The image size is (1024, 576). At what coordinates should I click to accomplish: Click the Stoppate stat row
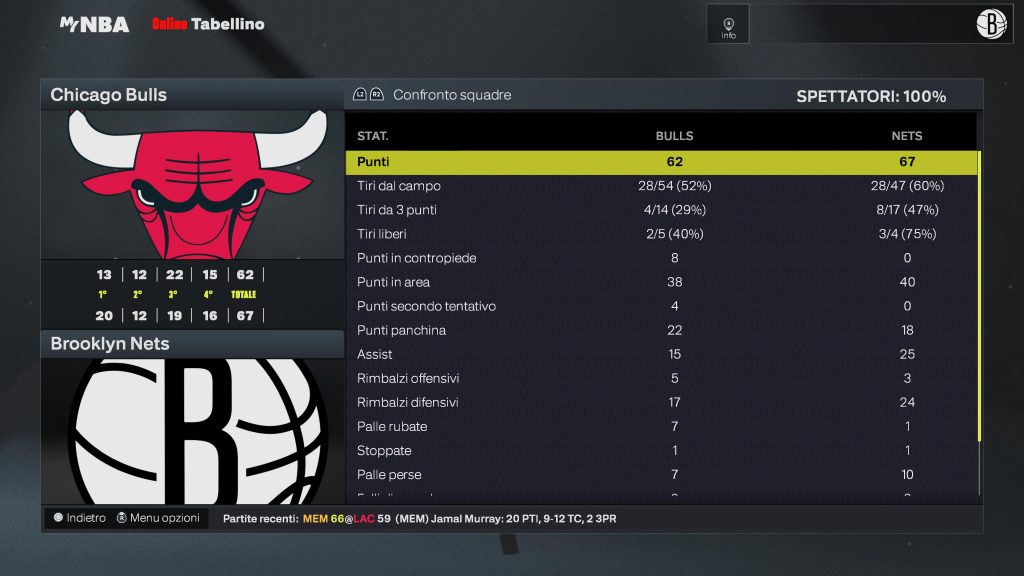tap(661, 450)
